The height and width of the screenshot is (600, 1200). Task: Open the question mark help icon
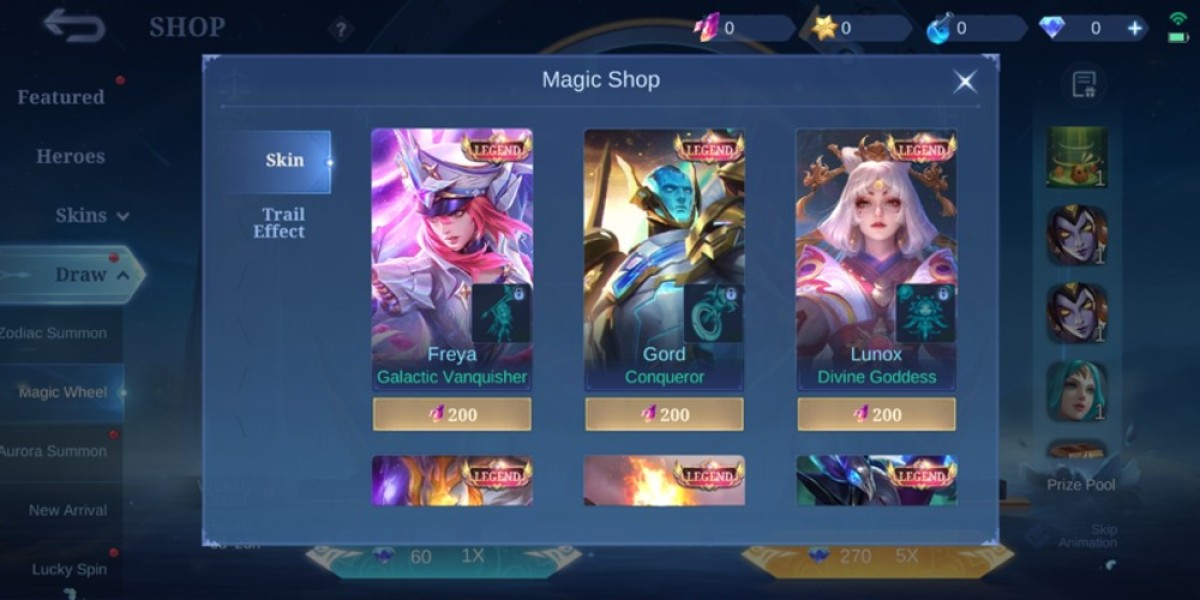(340, 29)
